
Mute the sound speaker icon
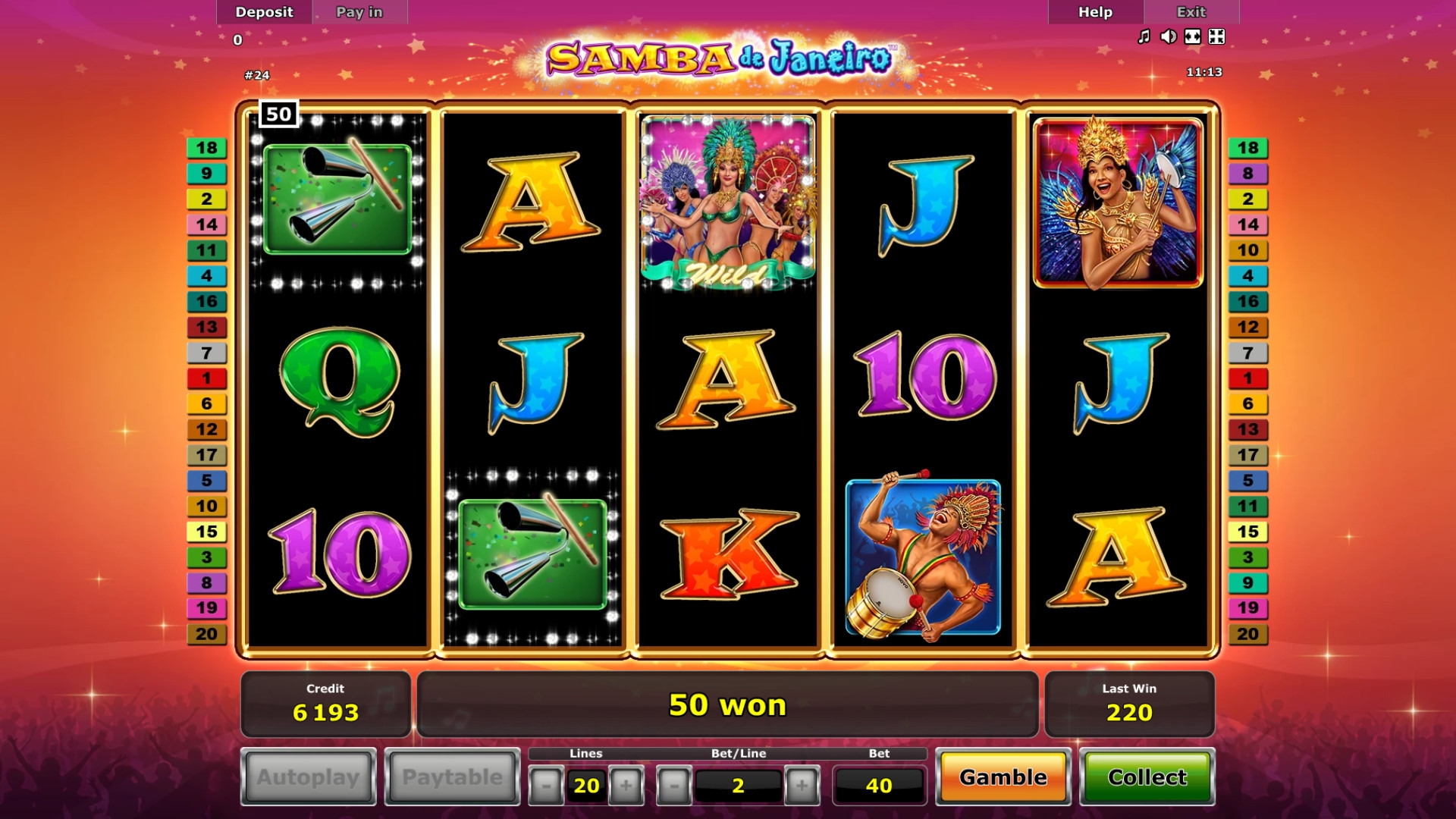tap(1168, 36)
